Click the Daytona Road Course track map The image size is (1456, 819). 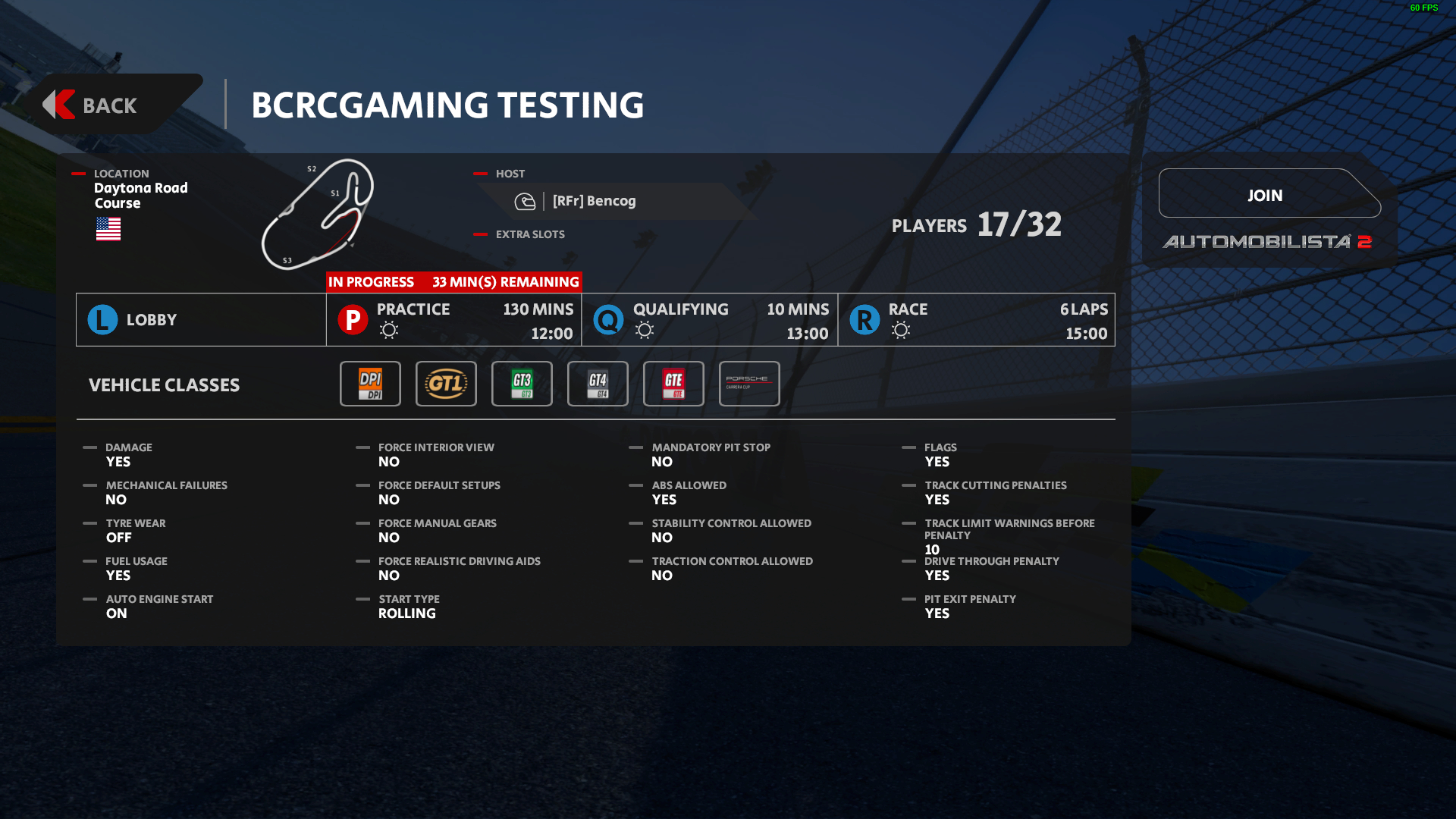(x=318, y=215)
